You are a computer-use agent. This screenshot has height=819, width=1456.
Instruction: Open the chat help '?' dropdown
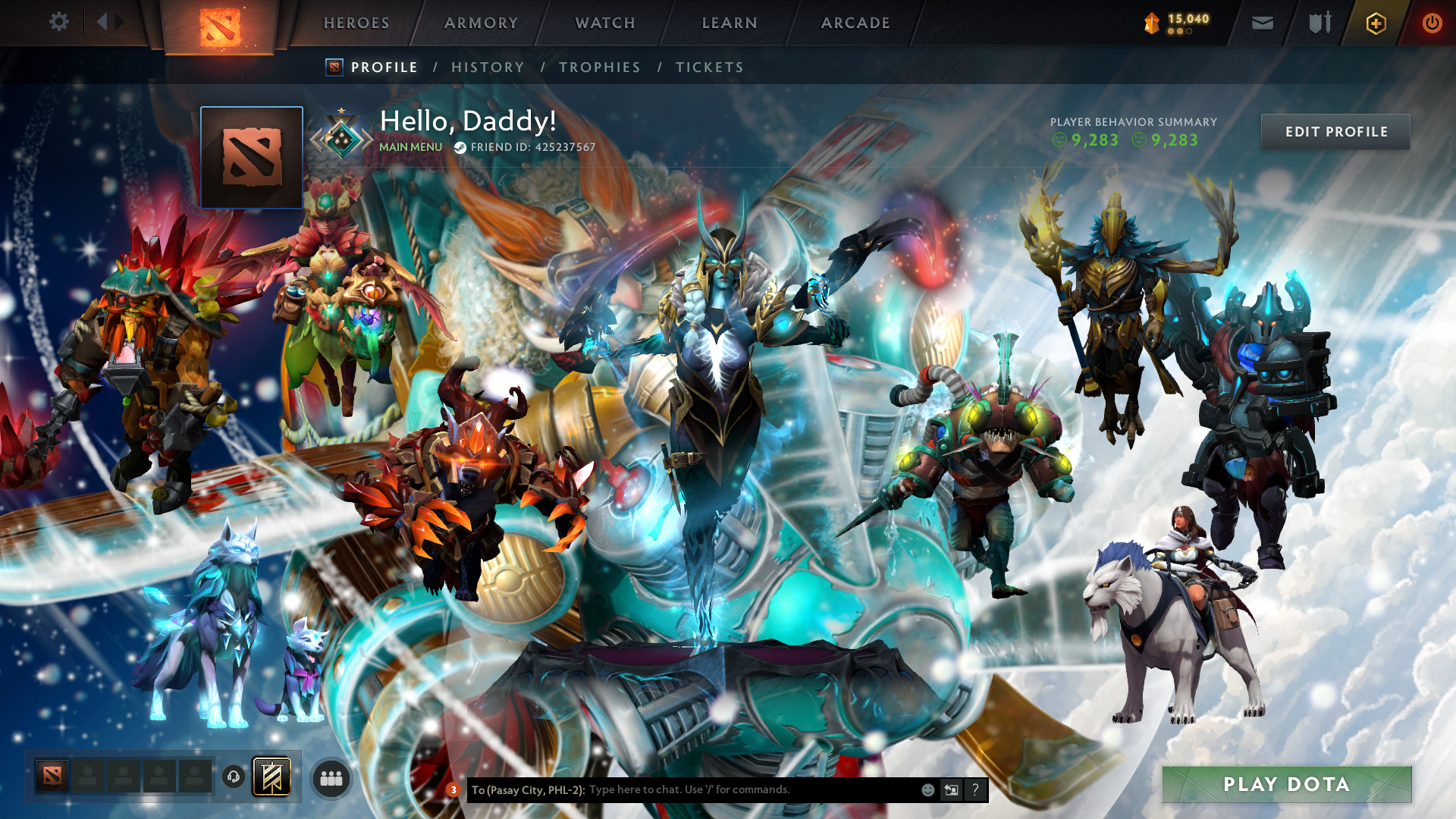point(975,789)
